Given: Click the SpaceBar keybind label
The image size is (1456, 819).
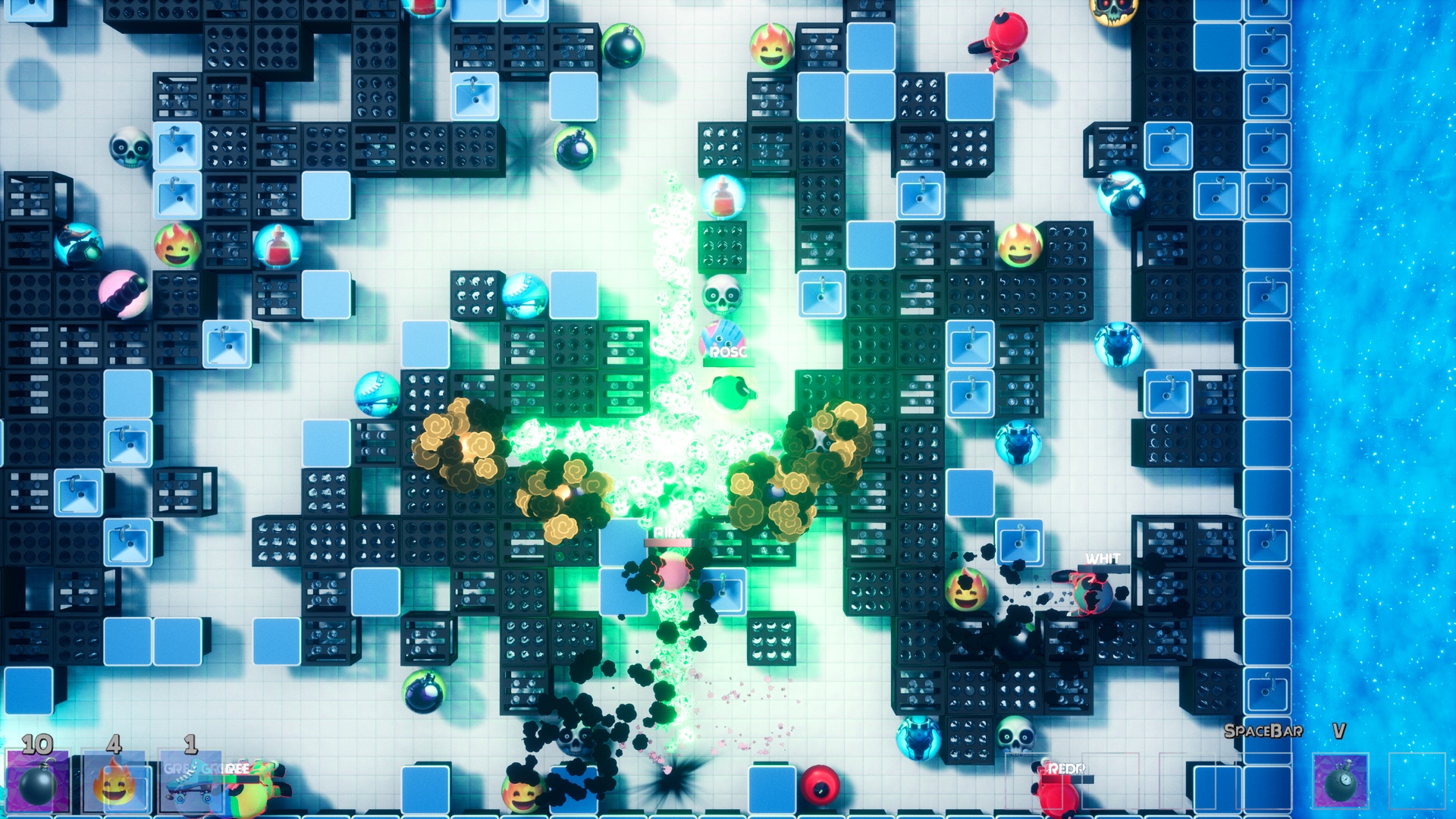Looking at the screenshot, I should point(1264,730).
